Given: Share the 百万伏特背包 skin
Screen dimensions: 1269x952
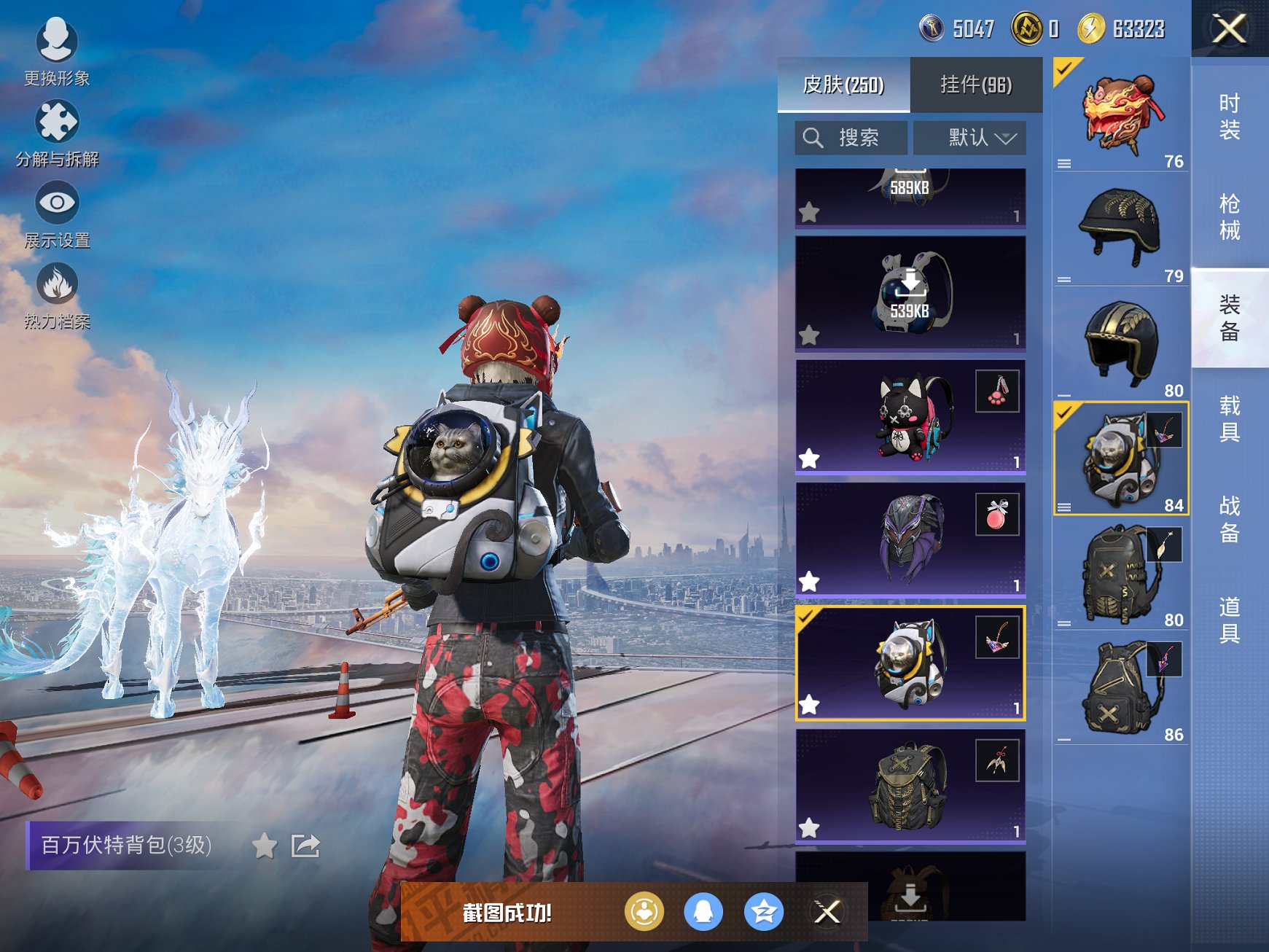Looking at the screenshot, I should pos(305,846).
